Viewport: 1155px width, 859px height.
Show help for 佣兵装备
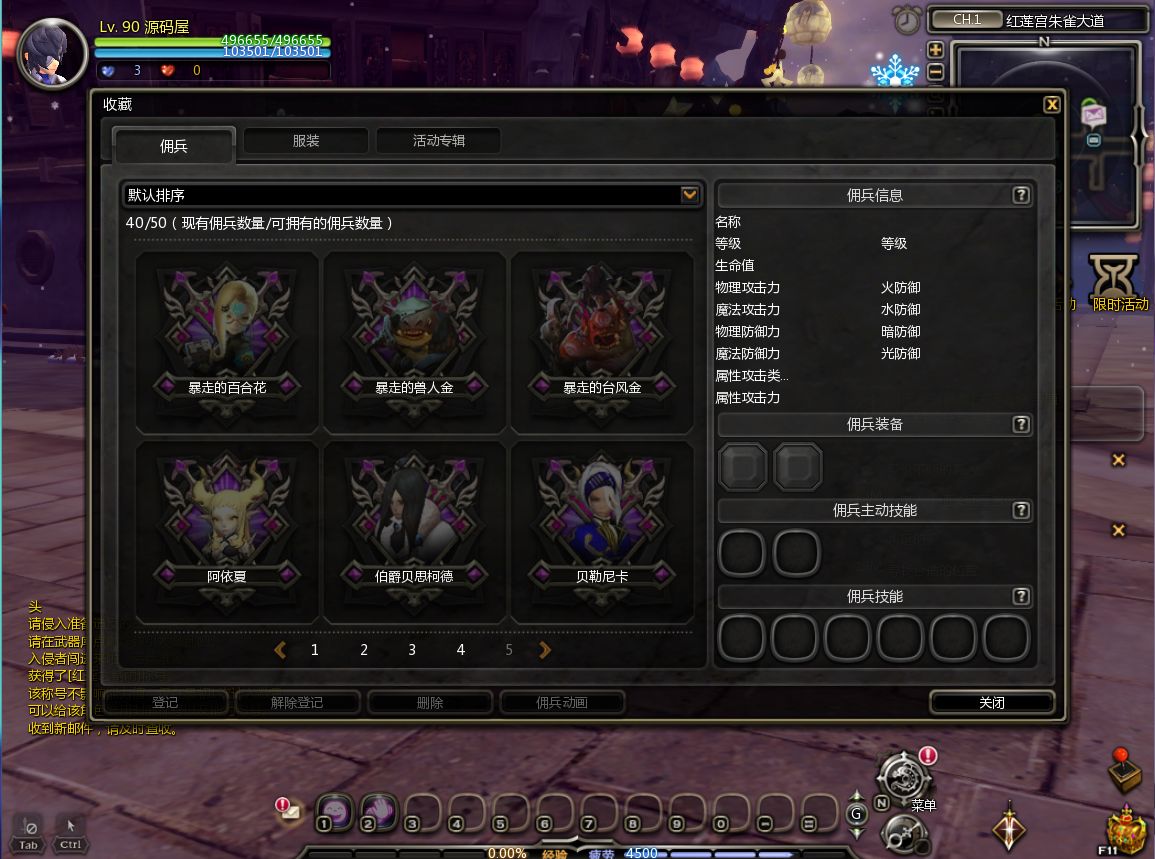tap(1021, 425)
